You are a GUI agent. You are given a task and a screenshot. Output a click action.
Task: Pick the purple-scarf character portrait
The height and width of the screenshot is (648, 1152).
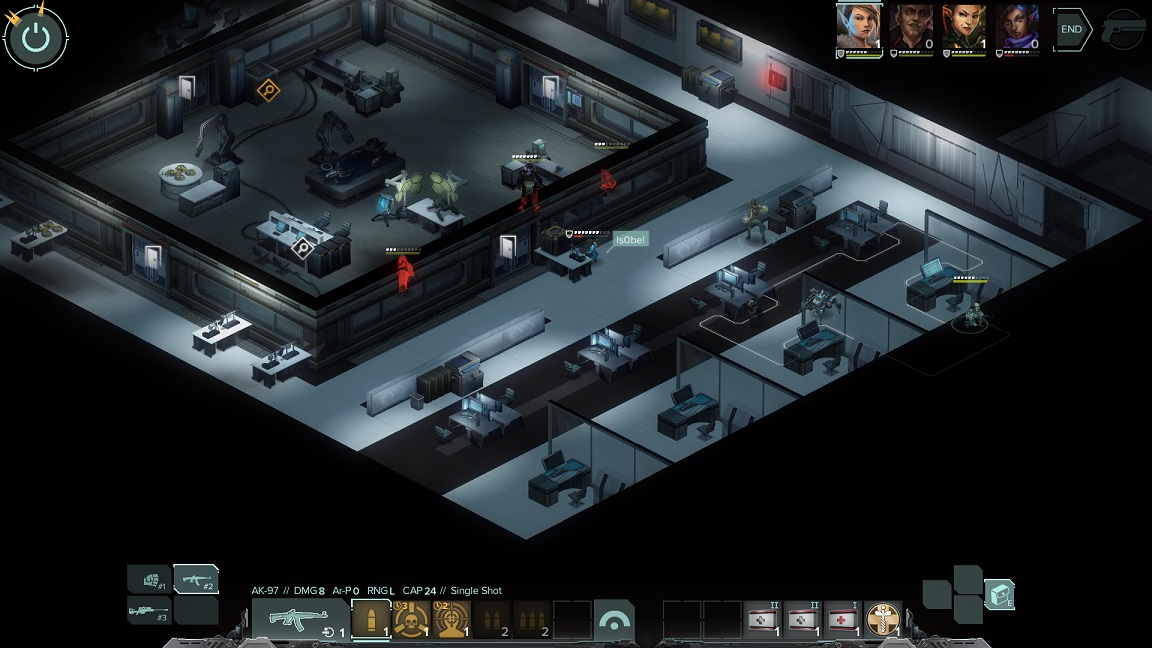1017,27
